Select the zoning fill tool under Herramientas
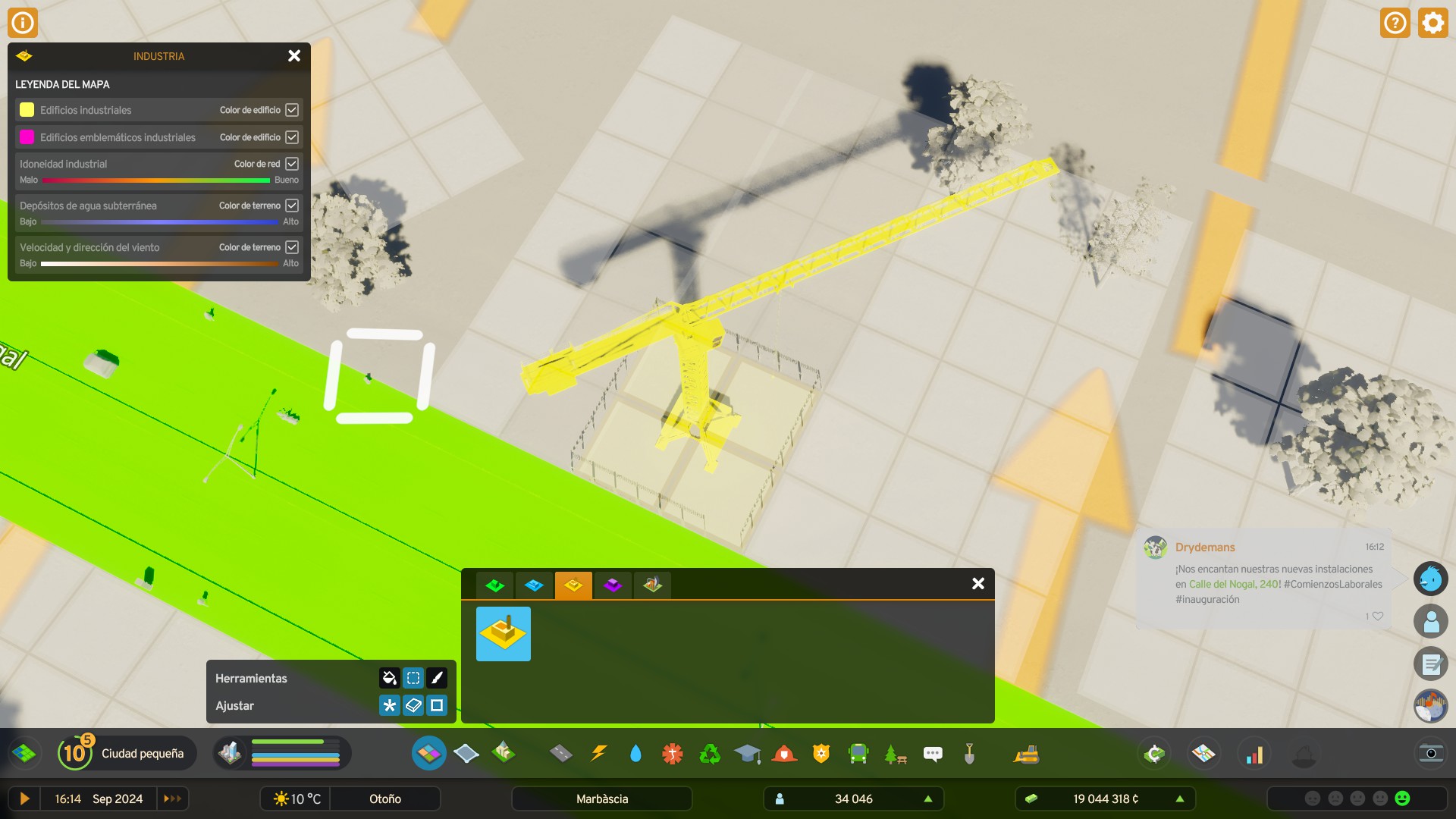 tap(389, 678)
